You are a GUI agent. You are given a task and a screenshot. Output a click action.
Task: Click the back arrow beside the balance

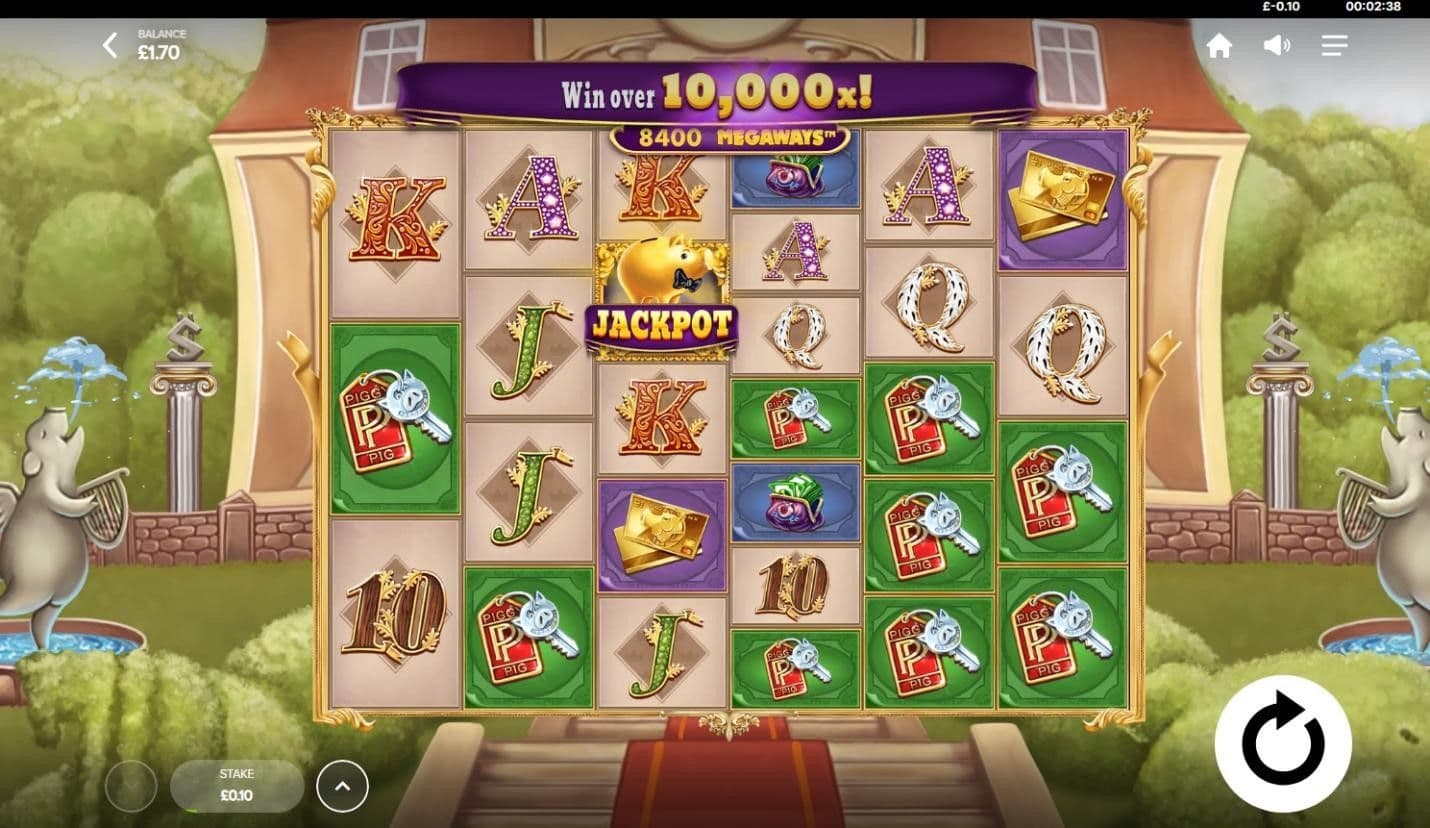pyautogui.click(x=110, y=45)
